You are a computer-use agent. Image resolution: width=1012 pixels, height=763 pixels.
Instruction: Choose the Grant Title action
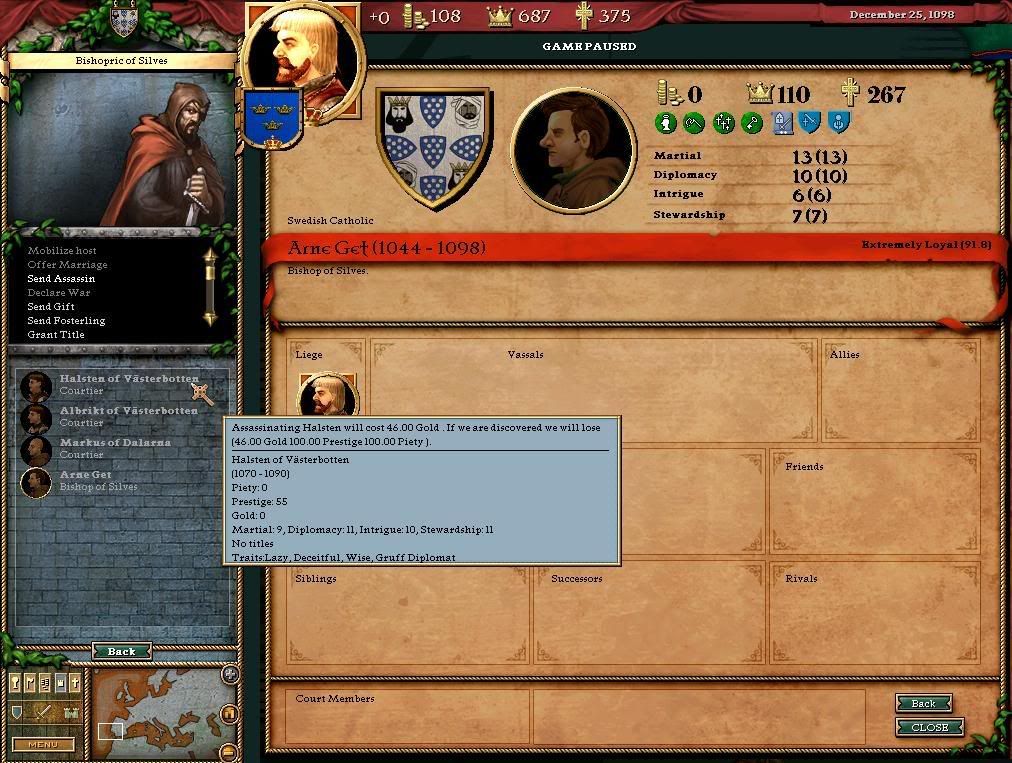point(56,335)
